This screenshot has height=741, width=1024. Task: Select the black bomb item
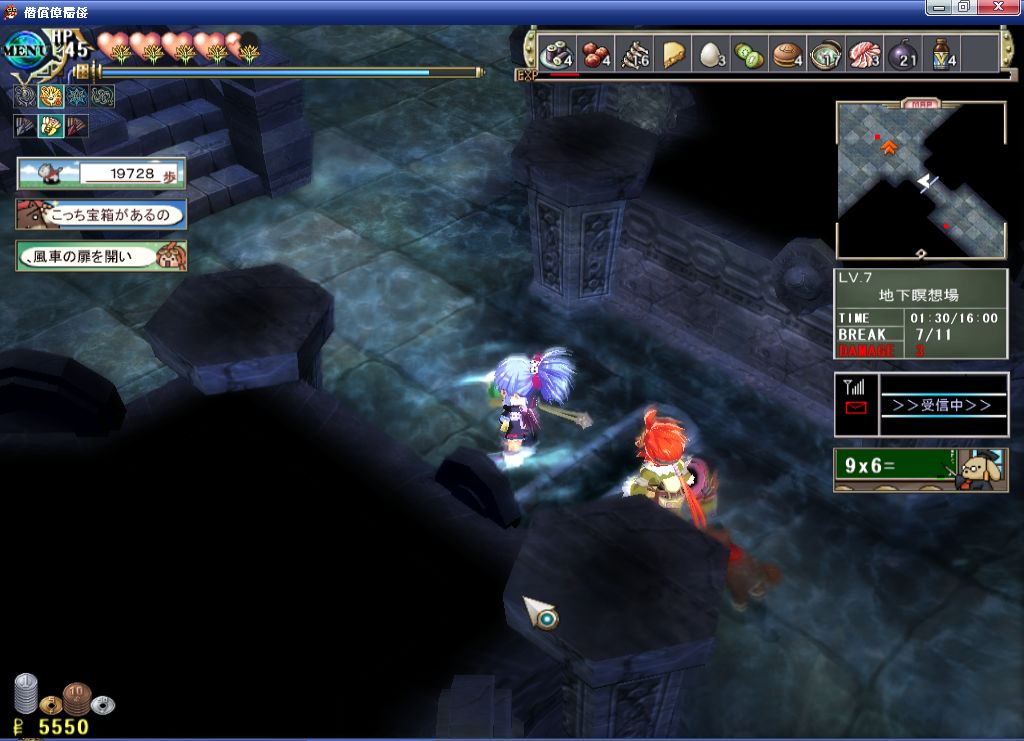point(902,54)
